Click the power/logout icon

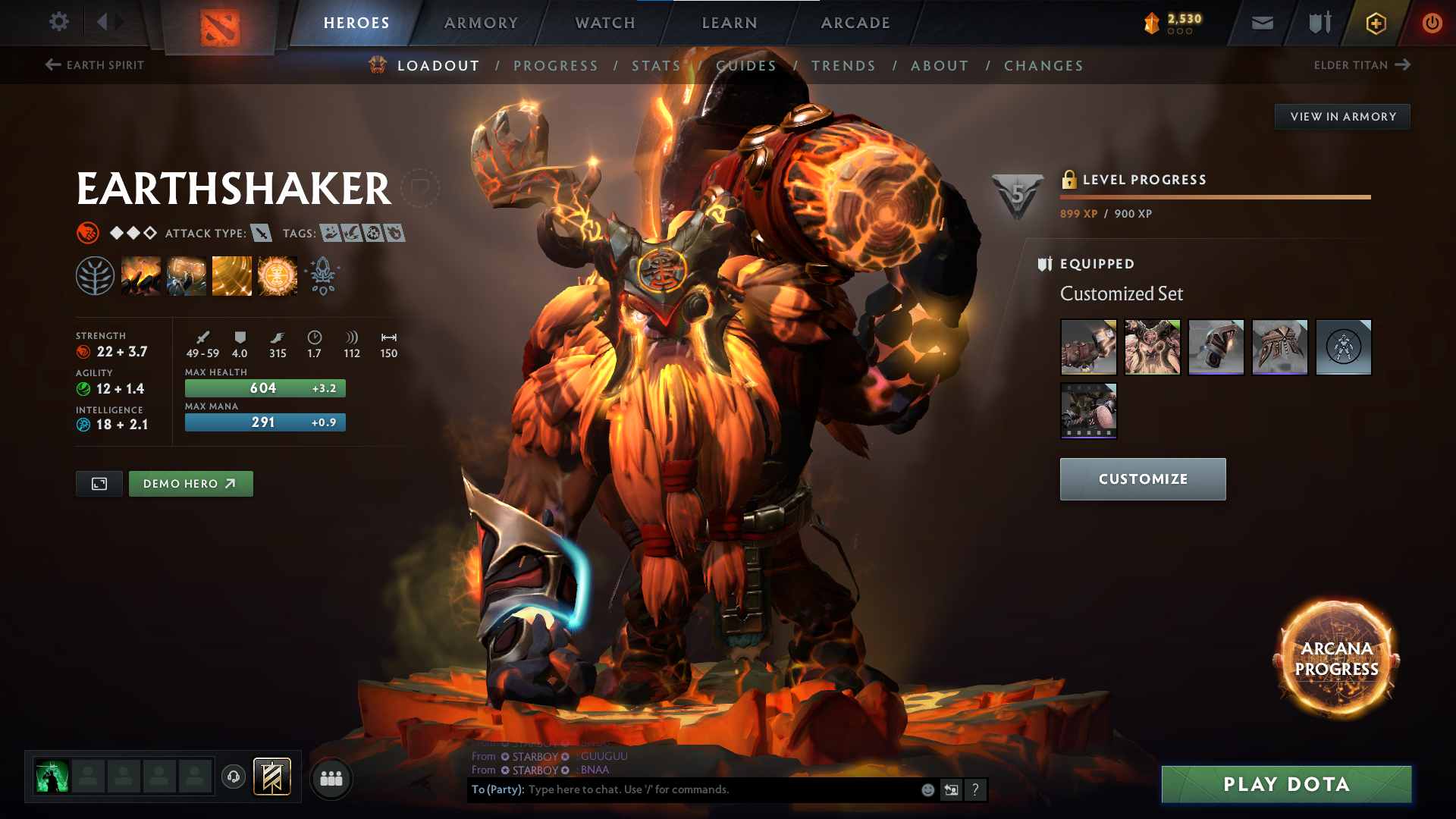tap(1432, 23)
